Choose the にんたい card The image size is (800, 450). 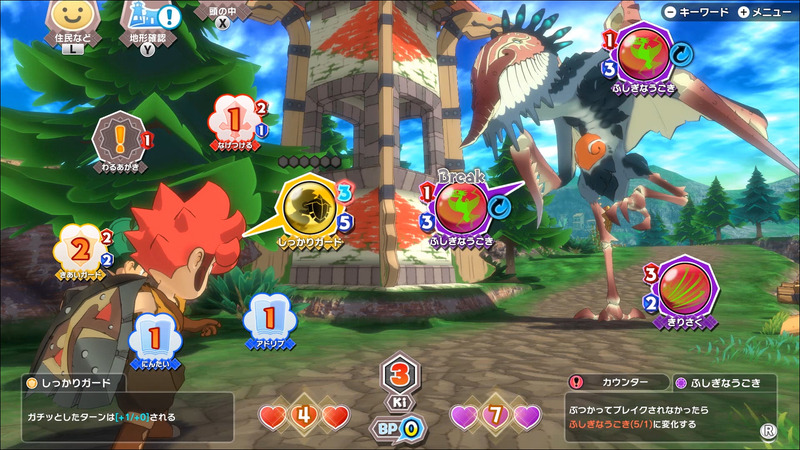[152, 335]
